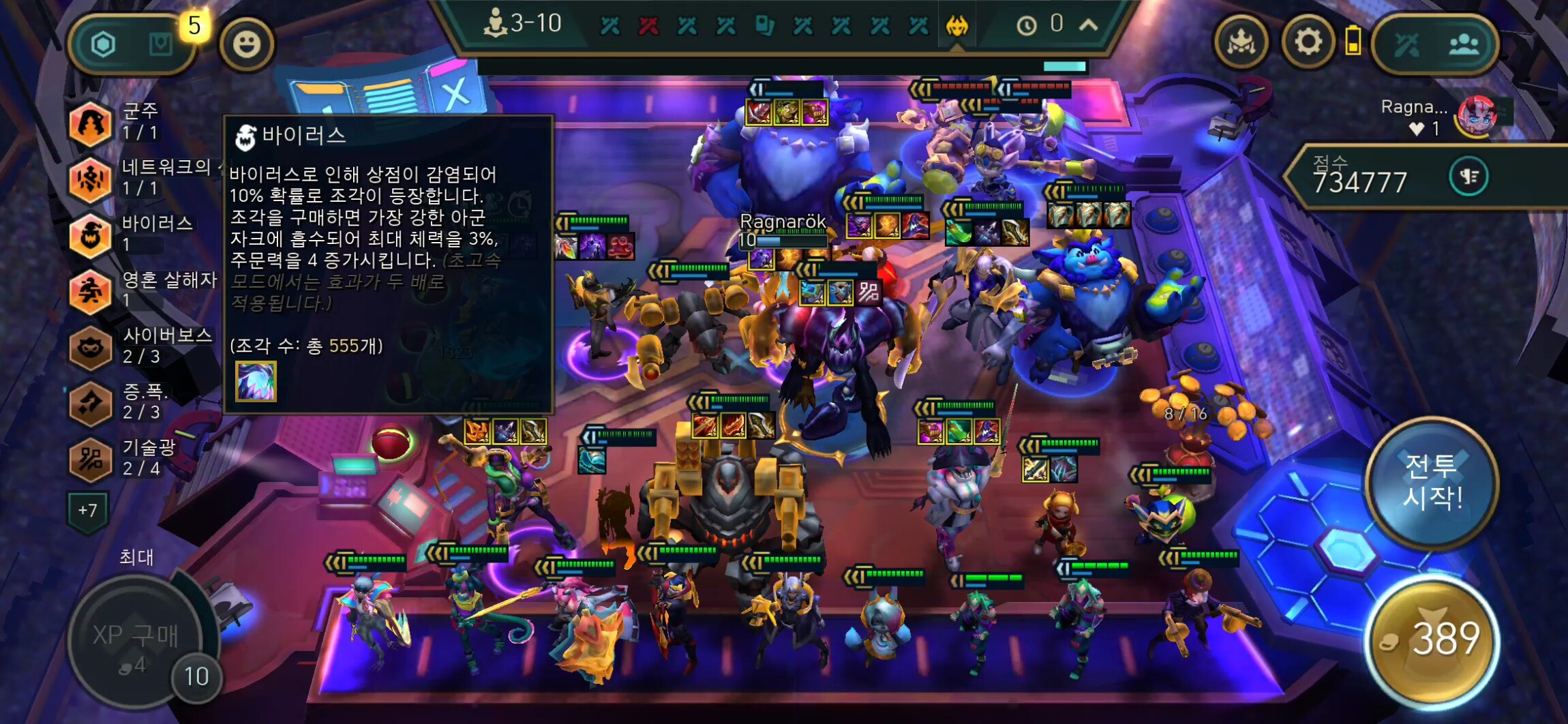Collapse the stage tracker with the arrow

click(x=1089, y=25)
